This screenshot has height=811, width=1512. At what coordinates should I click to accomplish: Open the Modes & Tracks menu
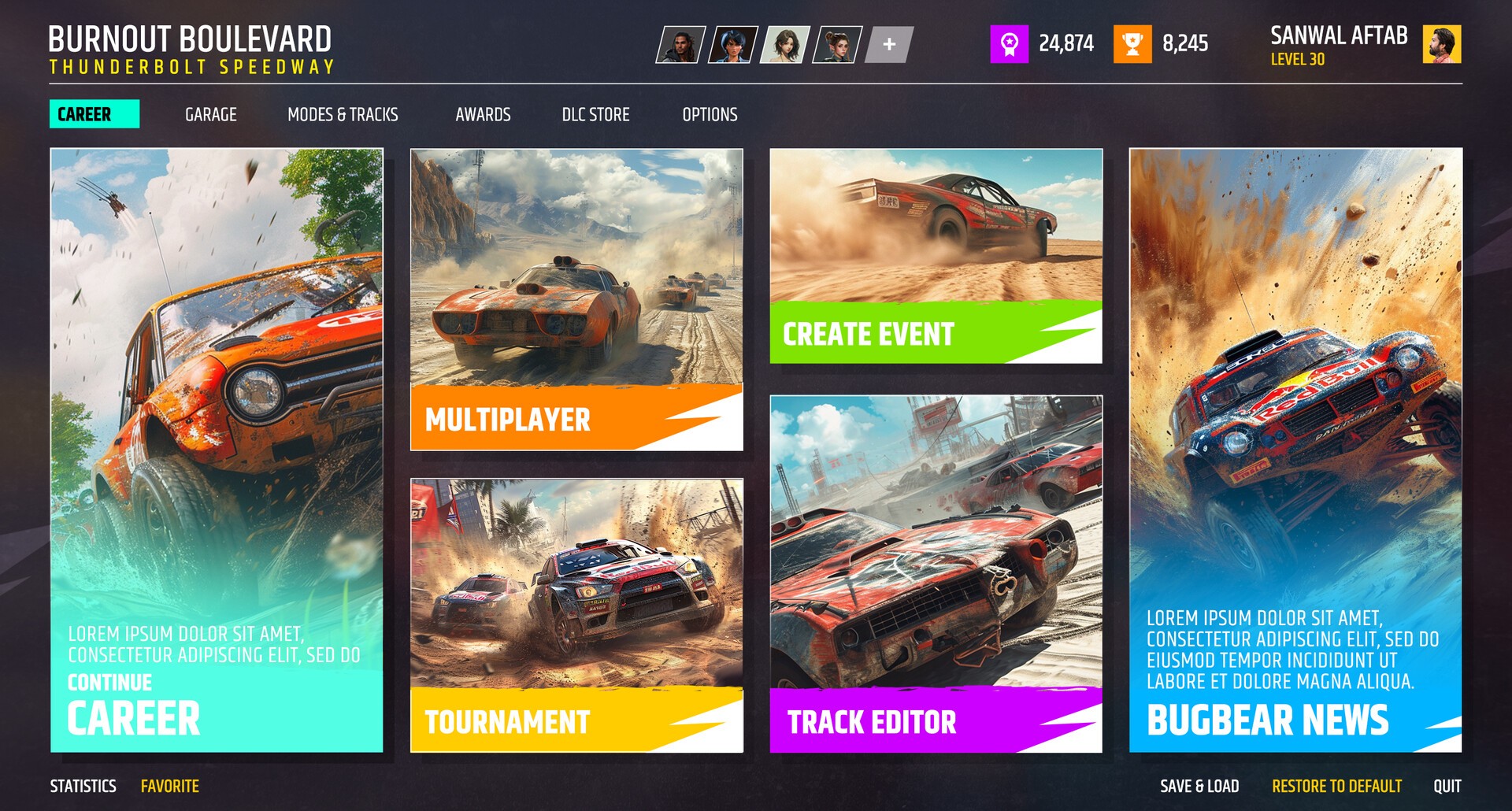(343, 114)
